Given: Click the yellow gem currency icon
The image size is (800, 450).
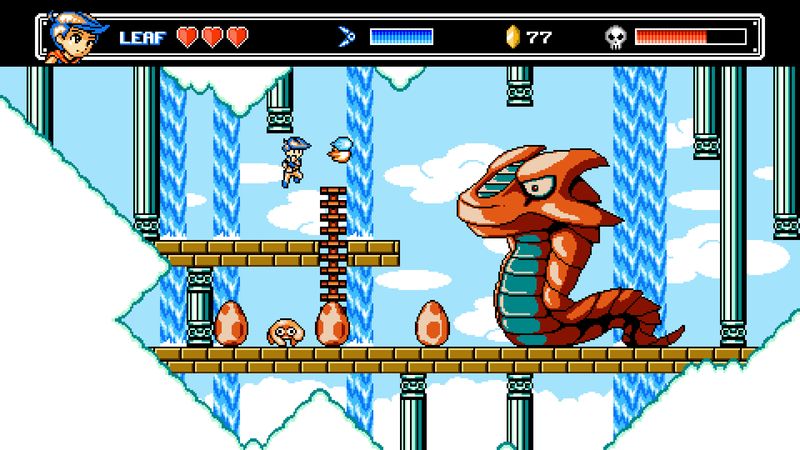Looking at the screenshot, I should [514, 37].
